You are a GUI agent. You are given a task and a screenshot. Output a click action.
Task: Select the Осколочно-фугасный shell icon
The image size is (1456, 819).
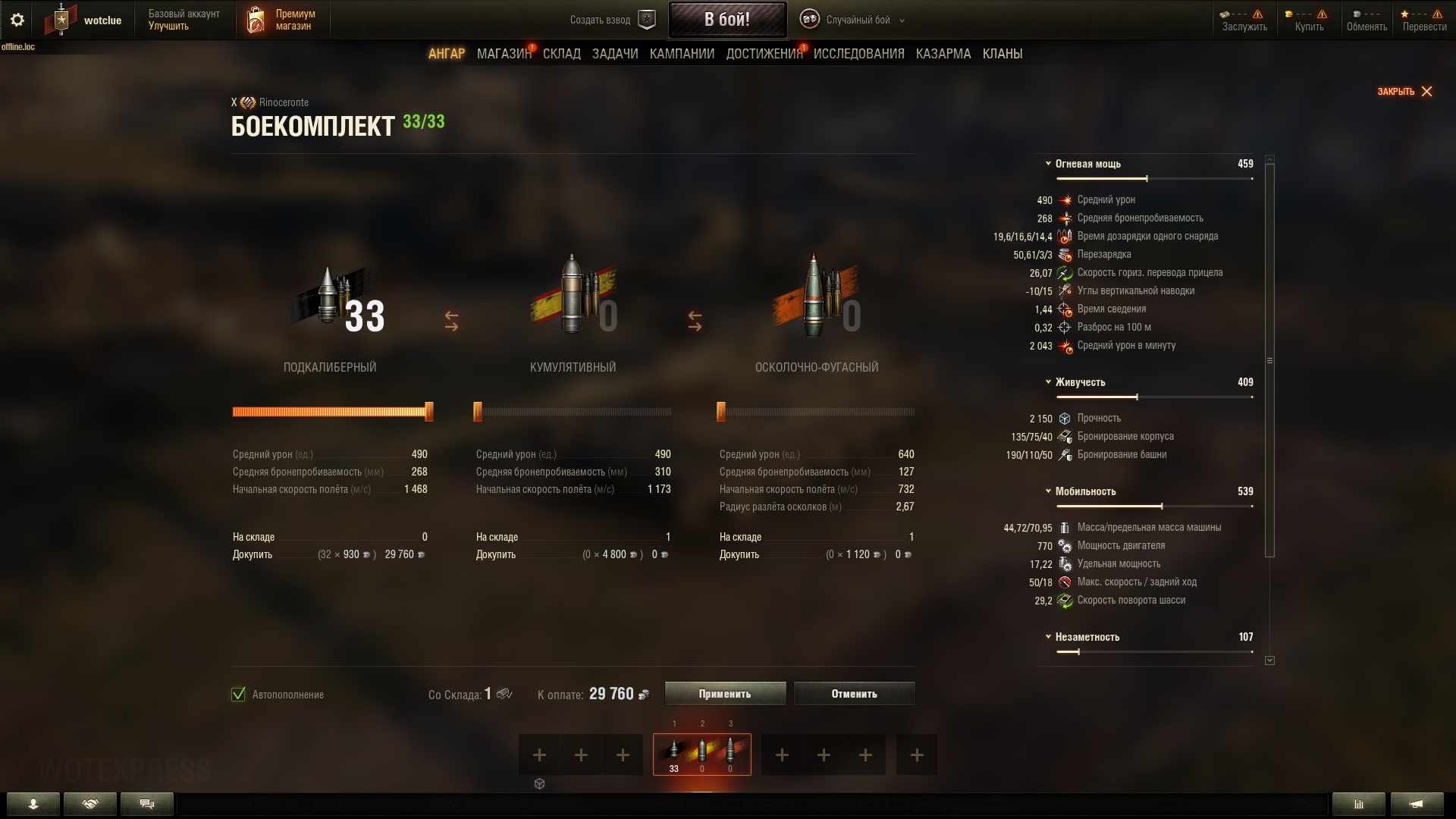(x=815, y=300)
